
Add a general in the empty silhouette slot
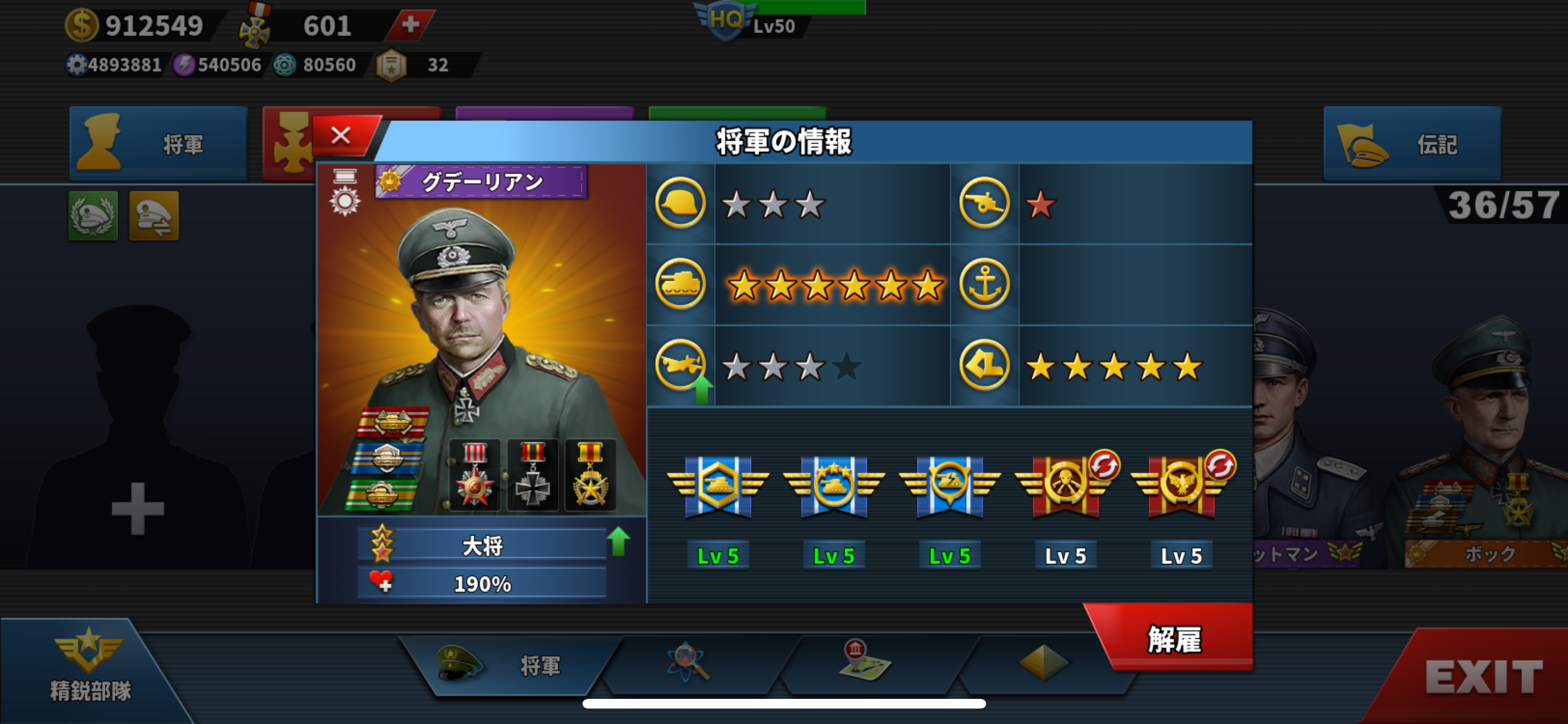138,508
